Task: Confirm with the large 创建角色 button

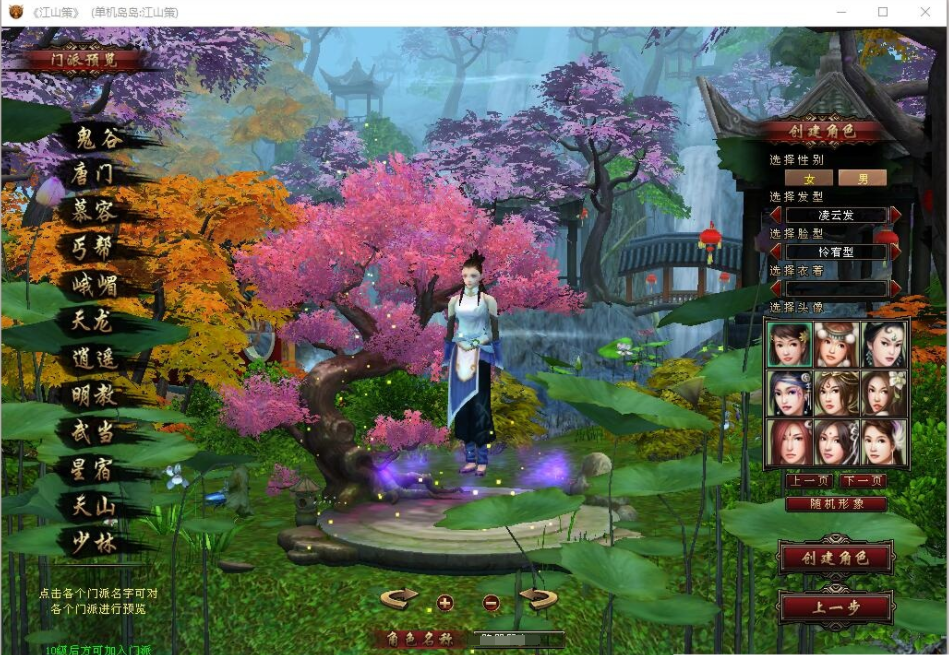Action: tap(836, 558)
